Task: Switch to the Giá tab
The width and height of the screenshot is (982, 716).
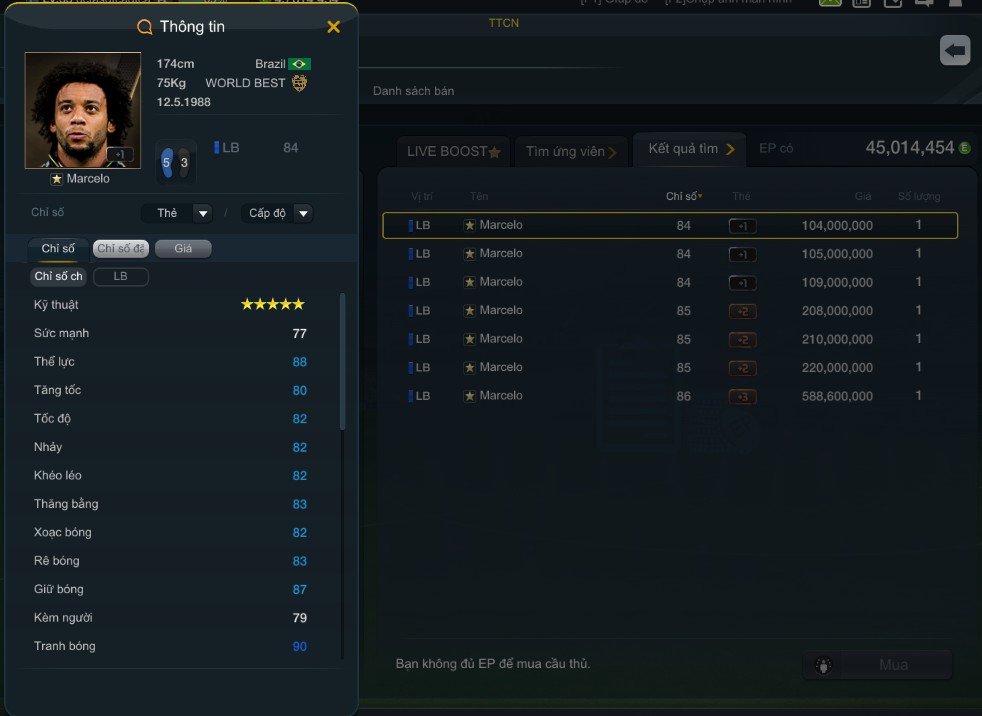Action: coord(183,248)
